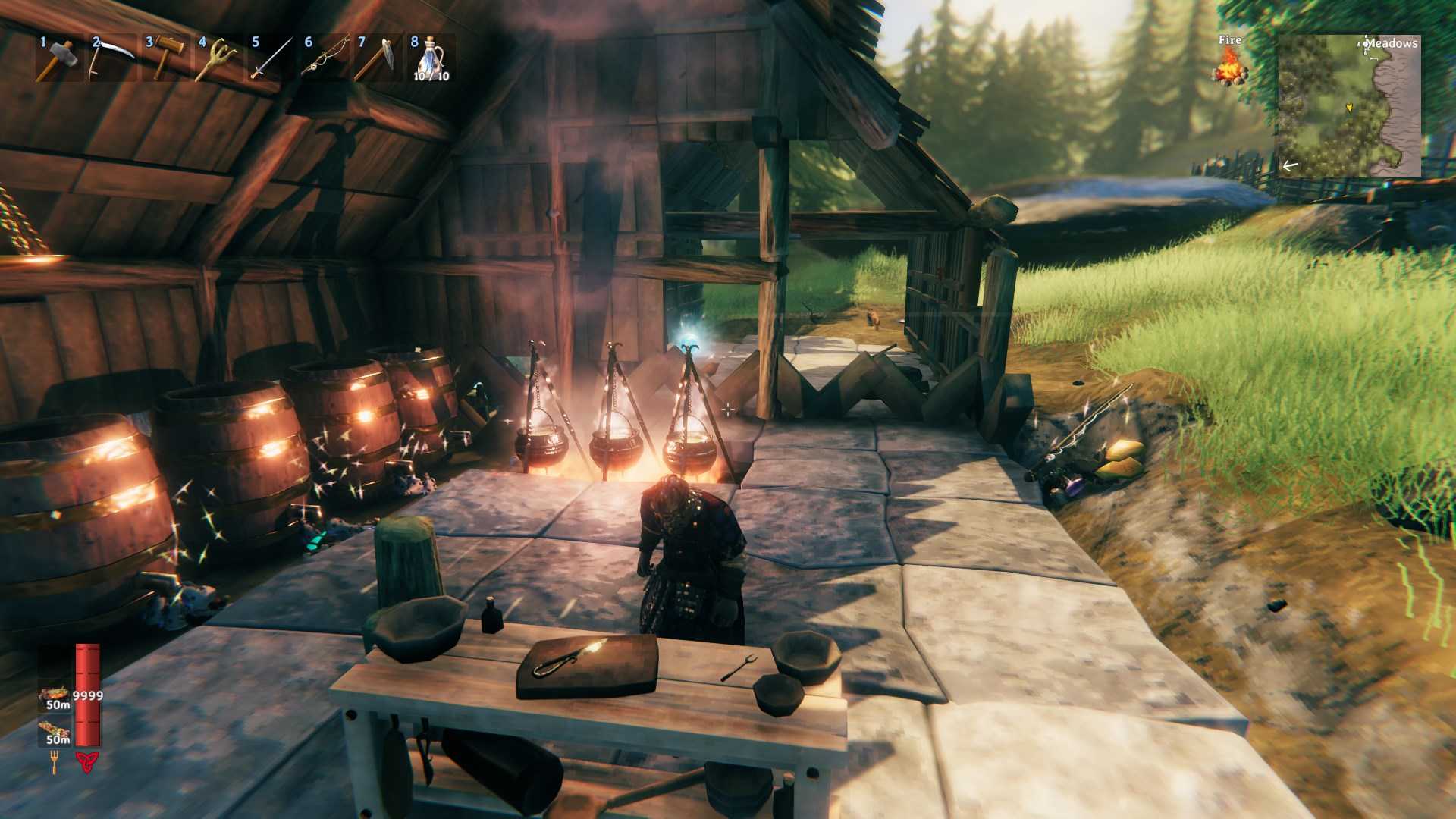Click the yellow player marker on minimap
Viewport: 1456px width, 819px height.
pyautogui.click(x=1349, y=108)
